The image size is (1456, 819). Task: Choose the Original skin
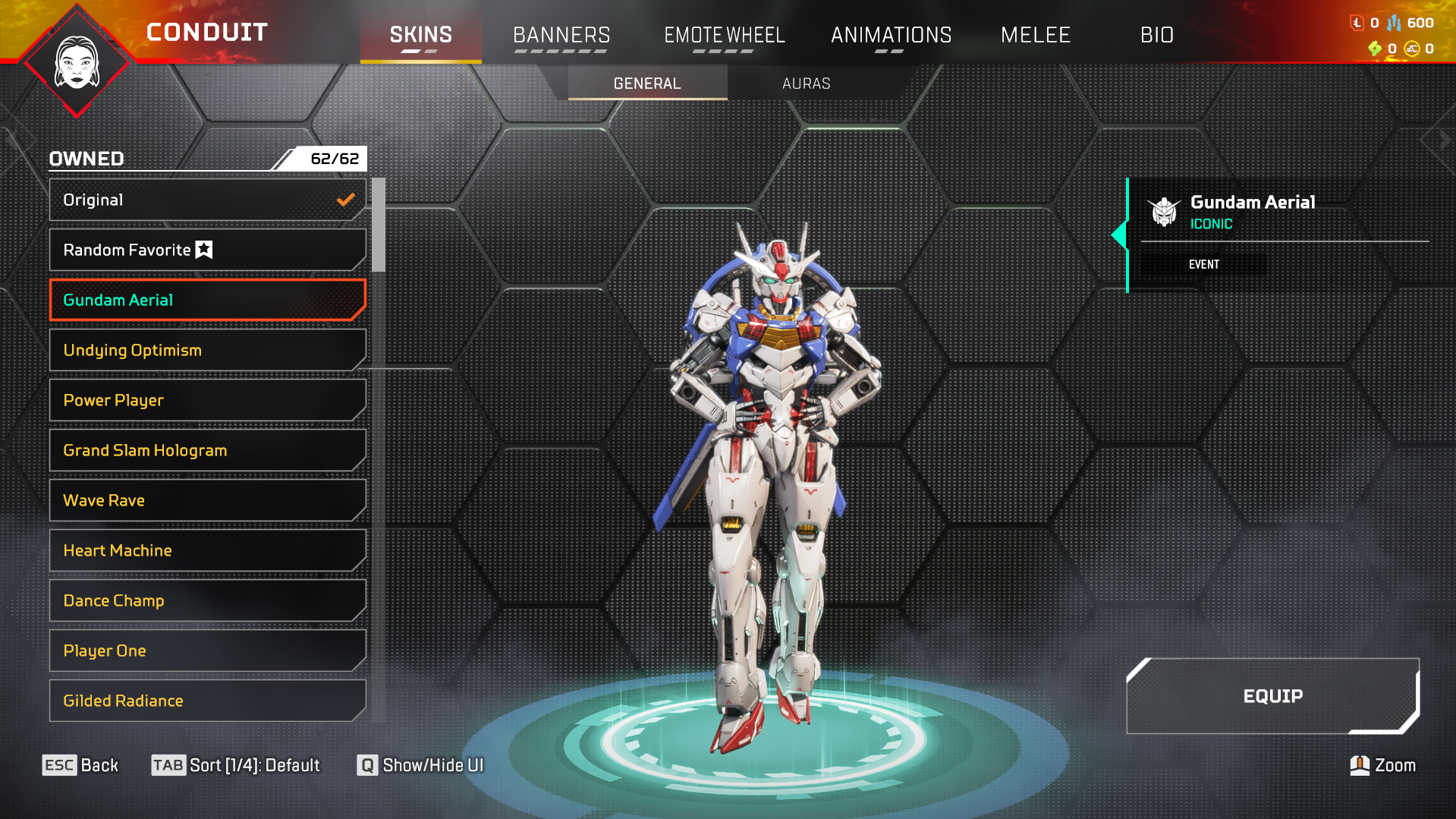[206, 200]
